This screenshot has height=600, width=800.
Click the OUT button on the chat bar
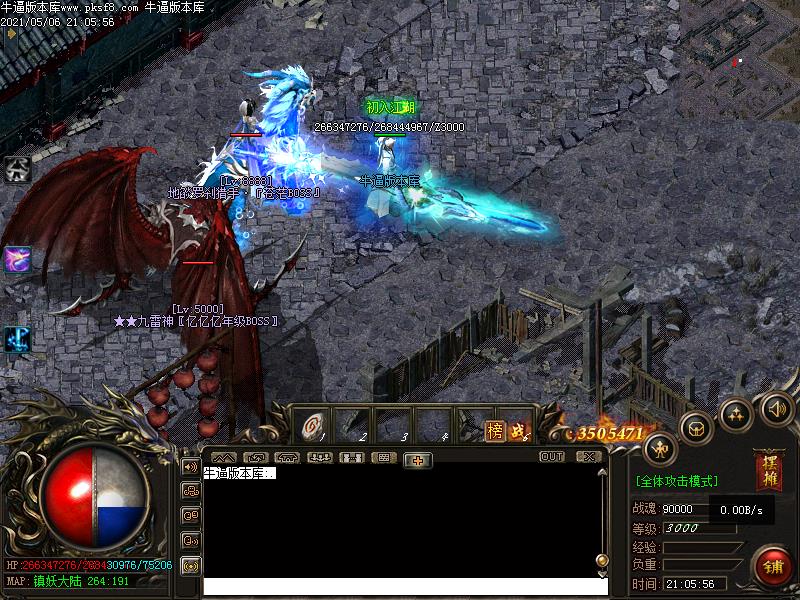click(552, 457)
